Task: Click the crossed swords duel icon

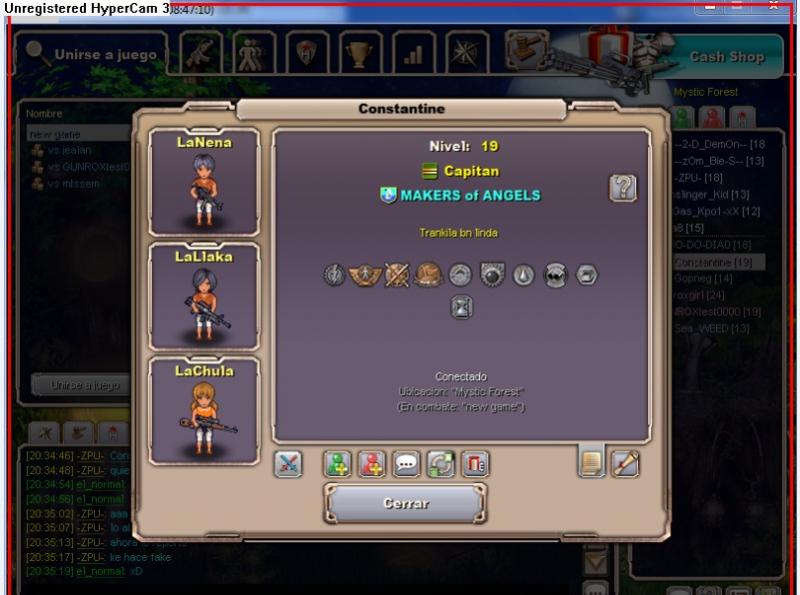Action: pos(288,464)
